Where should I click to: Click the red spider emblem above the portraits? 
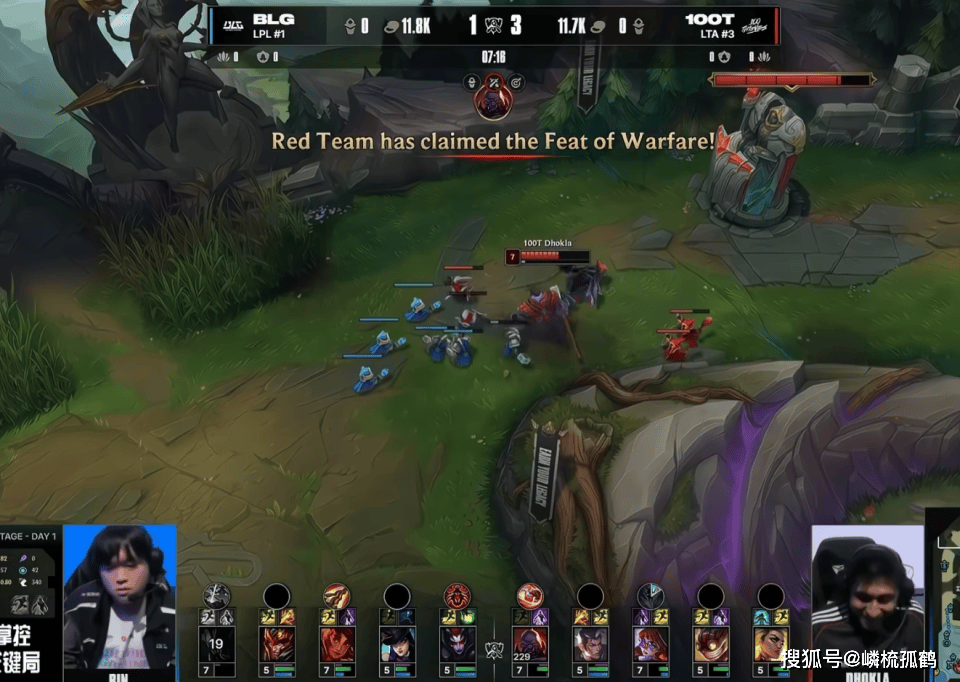tap(457, 596)
